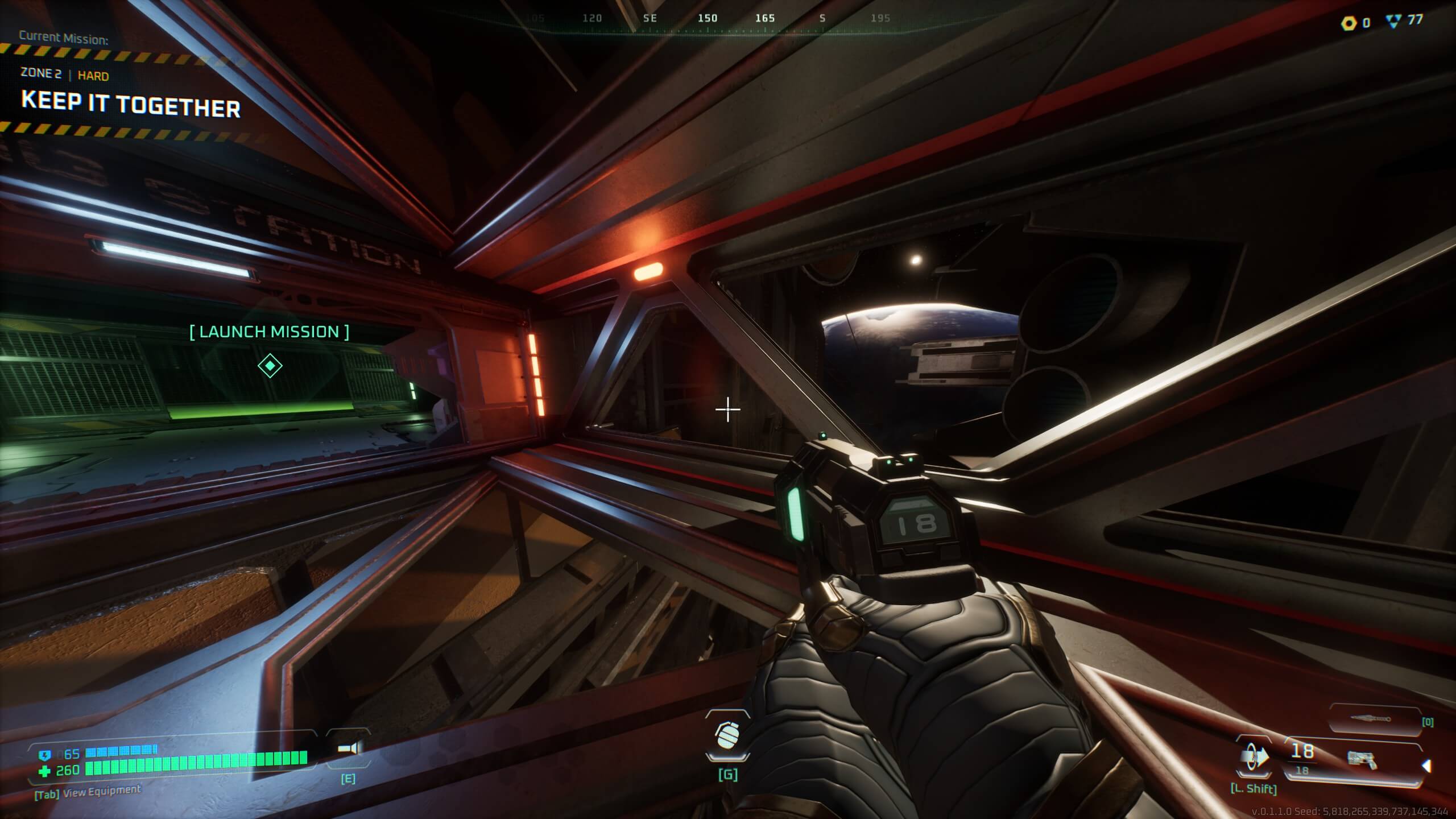Image resolution: width=1456 pixels, height=819 pixels.
Task: Click the yellow hex-nut currency icon
Action: 1349,23
